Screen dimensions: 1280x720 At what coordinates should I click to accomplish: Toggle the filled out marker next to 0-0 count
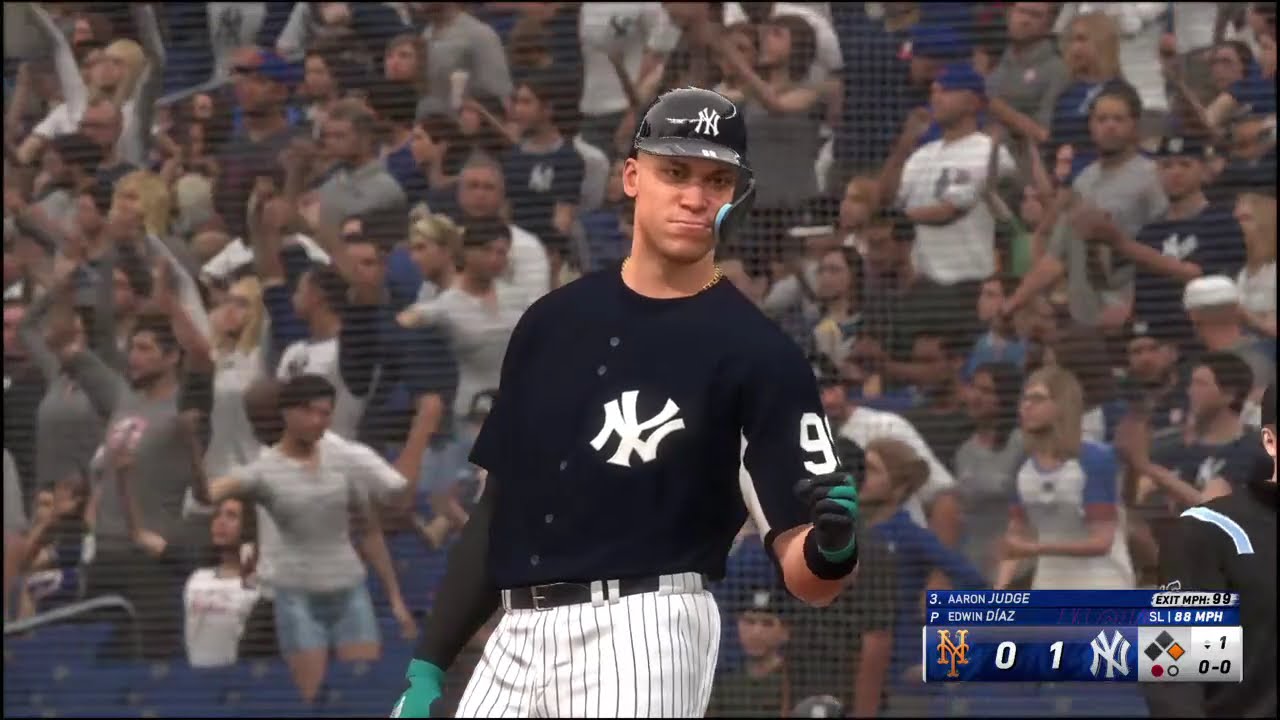[x=1157, y=669]
